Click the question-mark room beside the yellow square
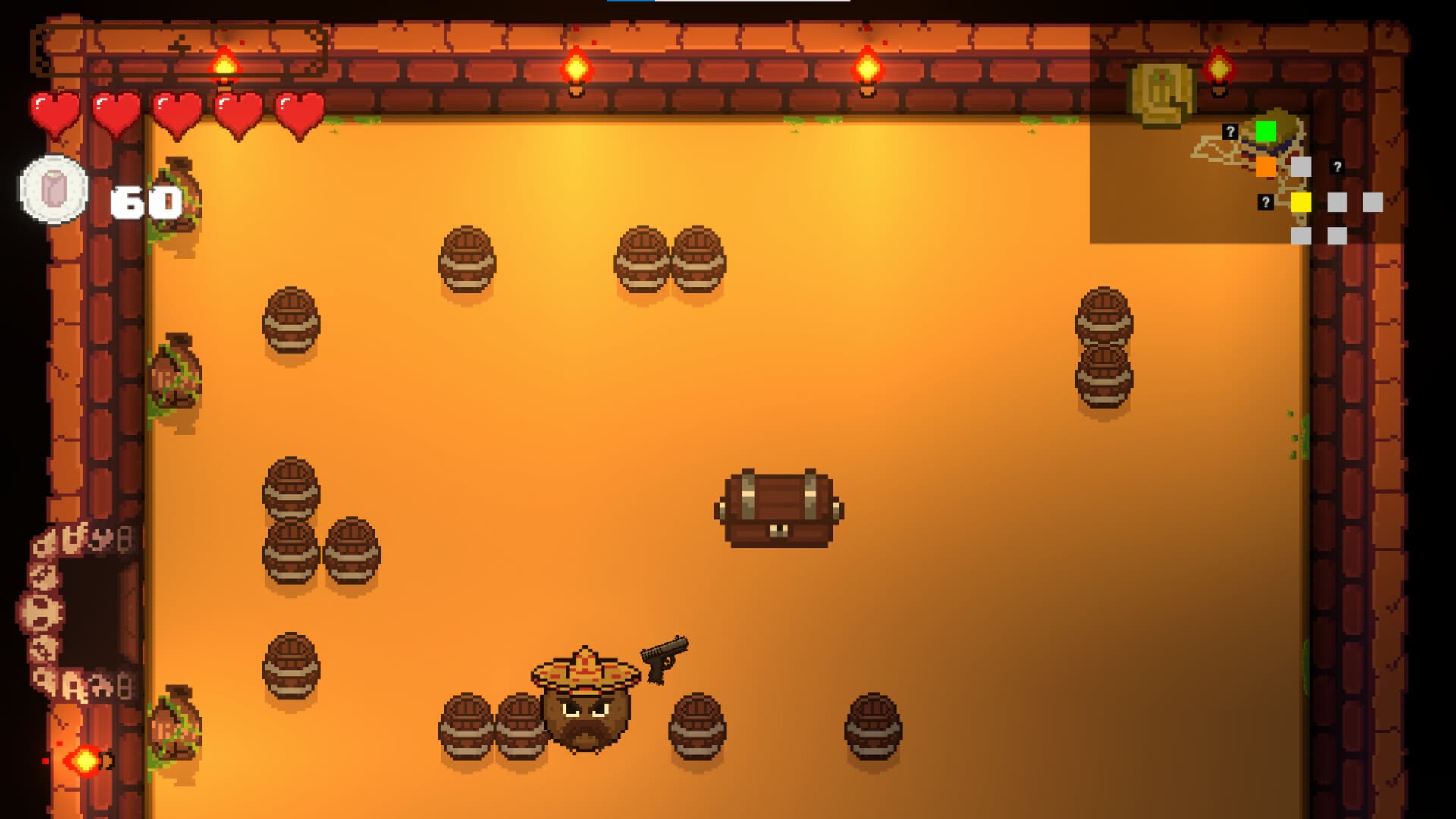The width and height of the screenshot is (1456, 819). 1265,203
